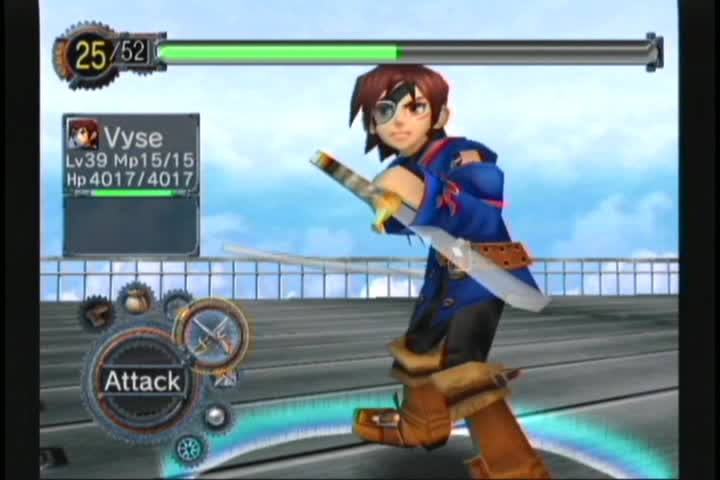Select the crossed swords Attack icon
The width and height of the screenshot is (720, 480).
[x=212, y=333]
